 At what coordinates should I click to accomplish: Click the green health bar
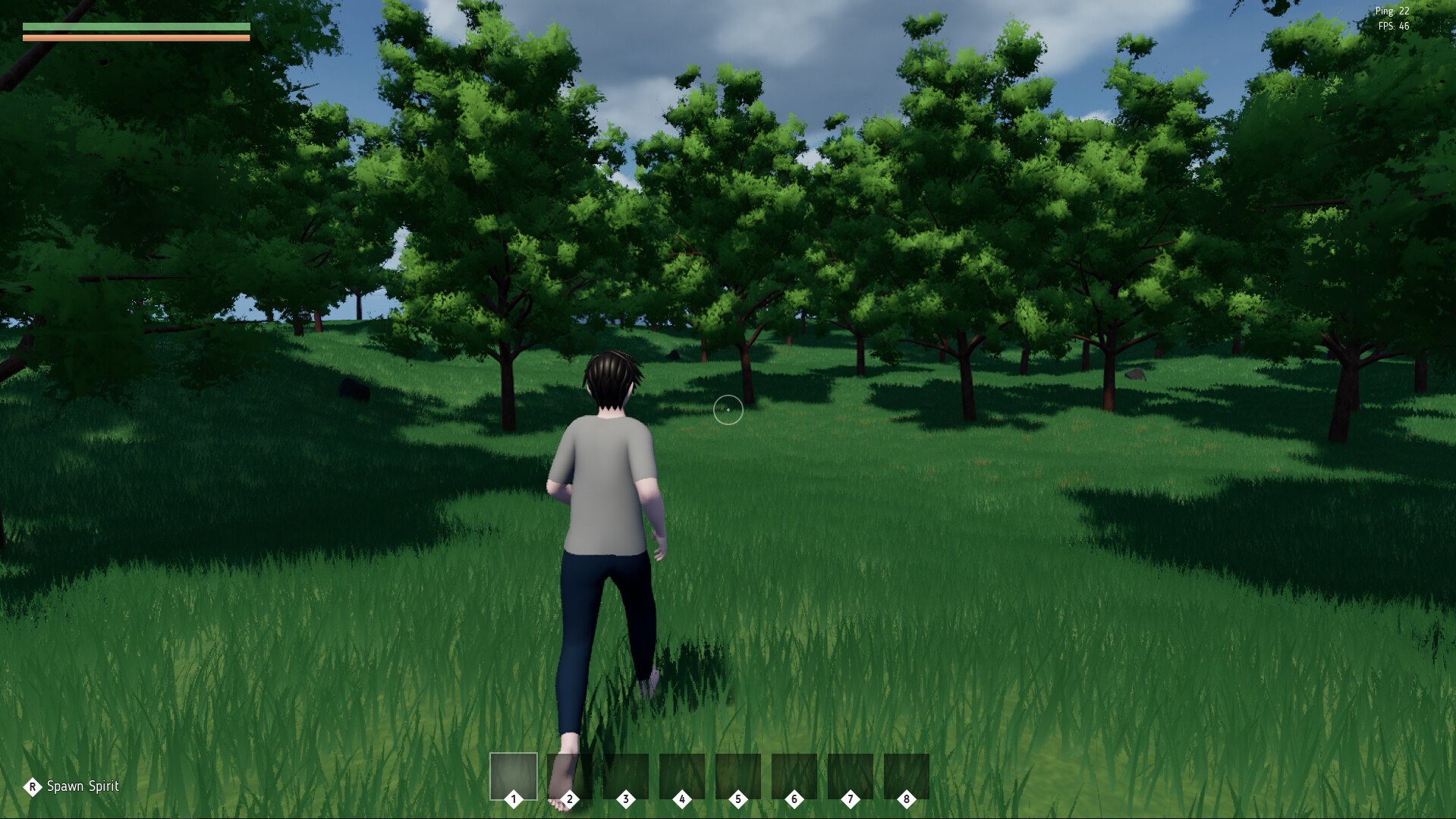click(137, 25)
